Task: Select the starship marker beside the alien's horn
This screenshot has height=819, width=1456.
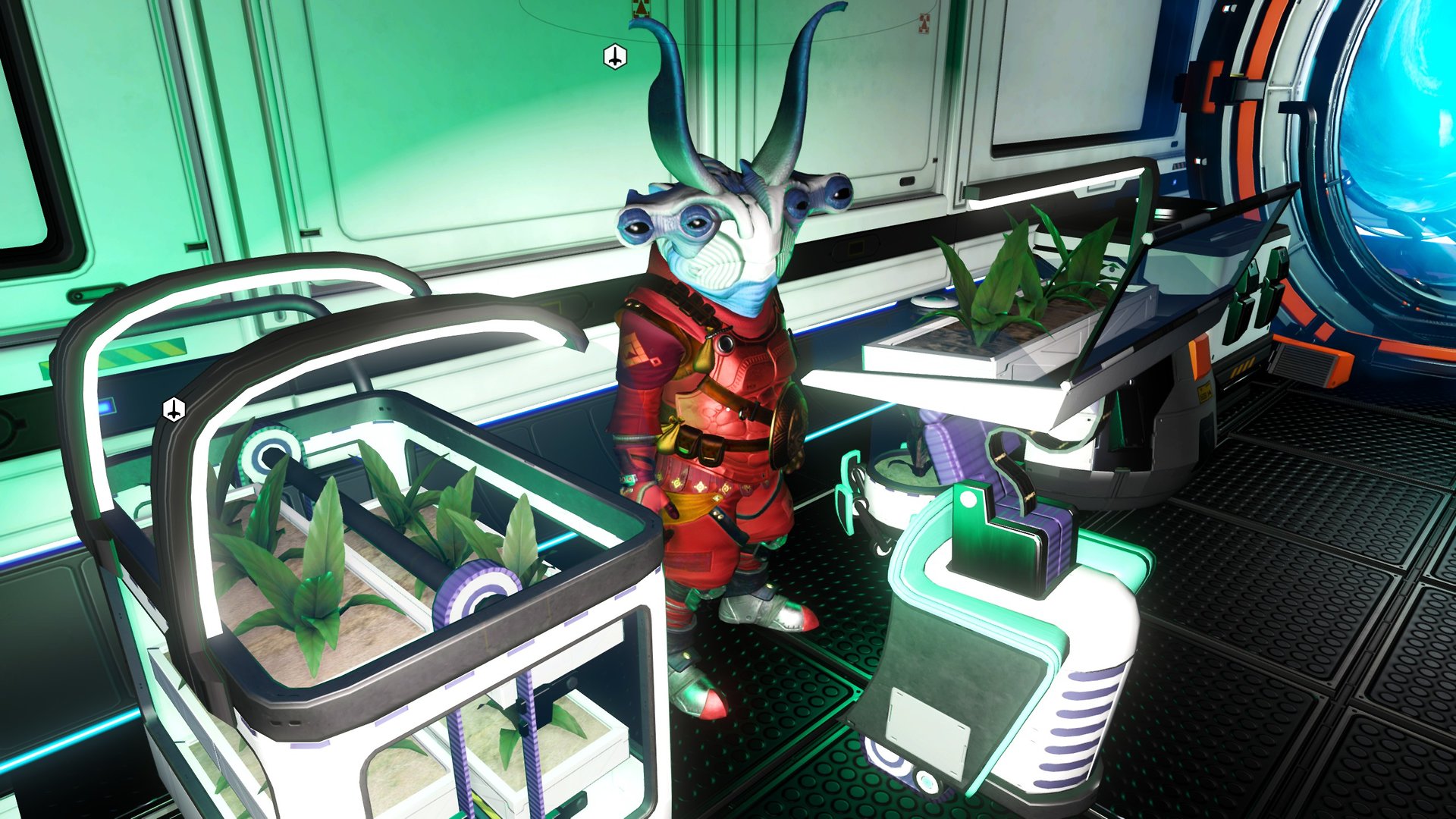Action: tap(615, 57)
